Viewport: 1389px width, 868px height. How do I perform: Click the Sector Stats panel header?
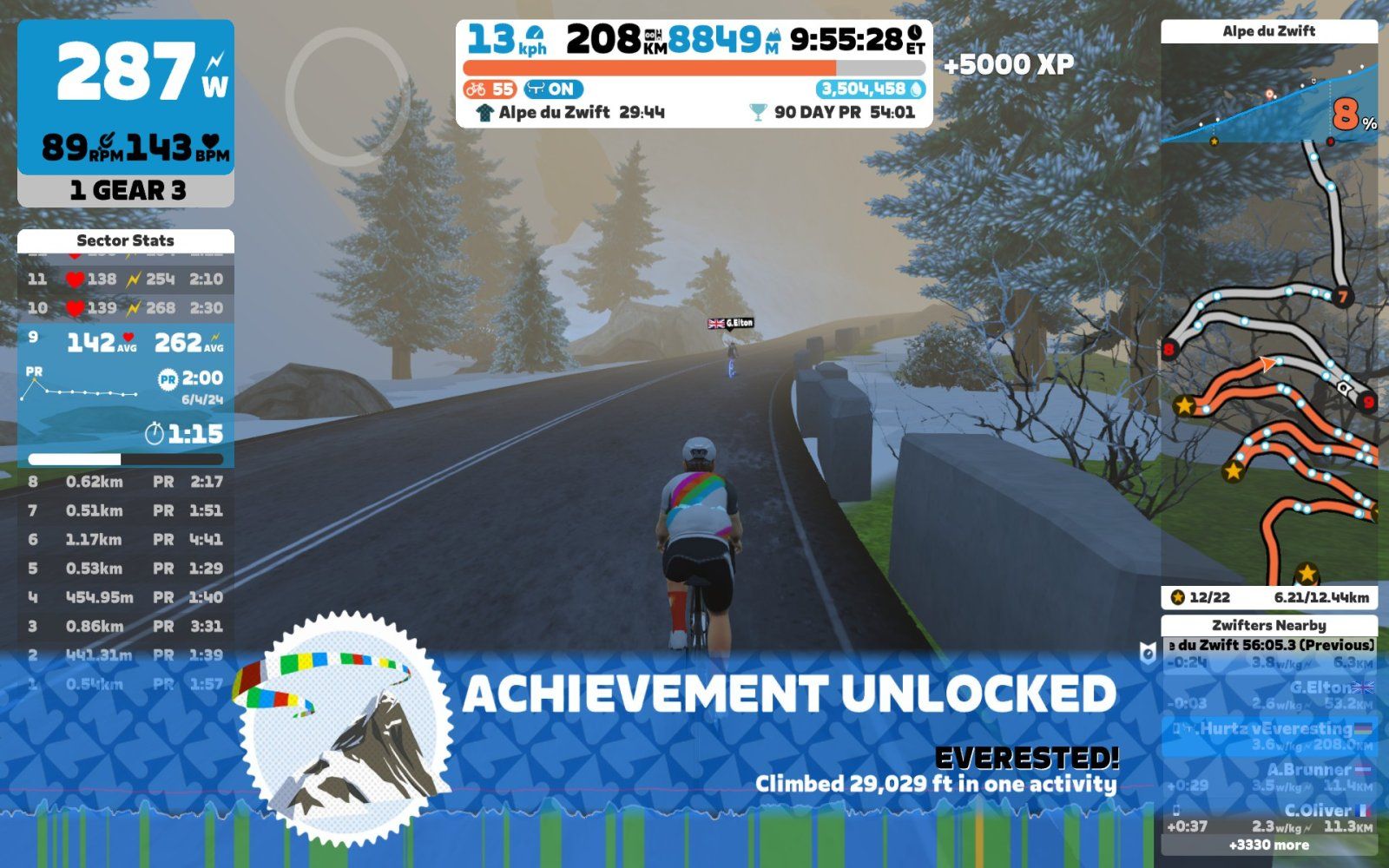click(x=126, y=240)
